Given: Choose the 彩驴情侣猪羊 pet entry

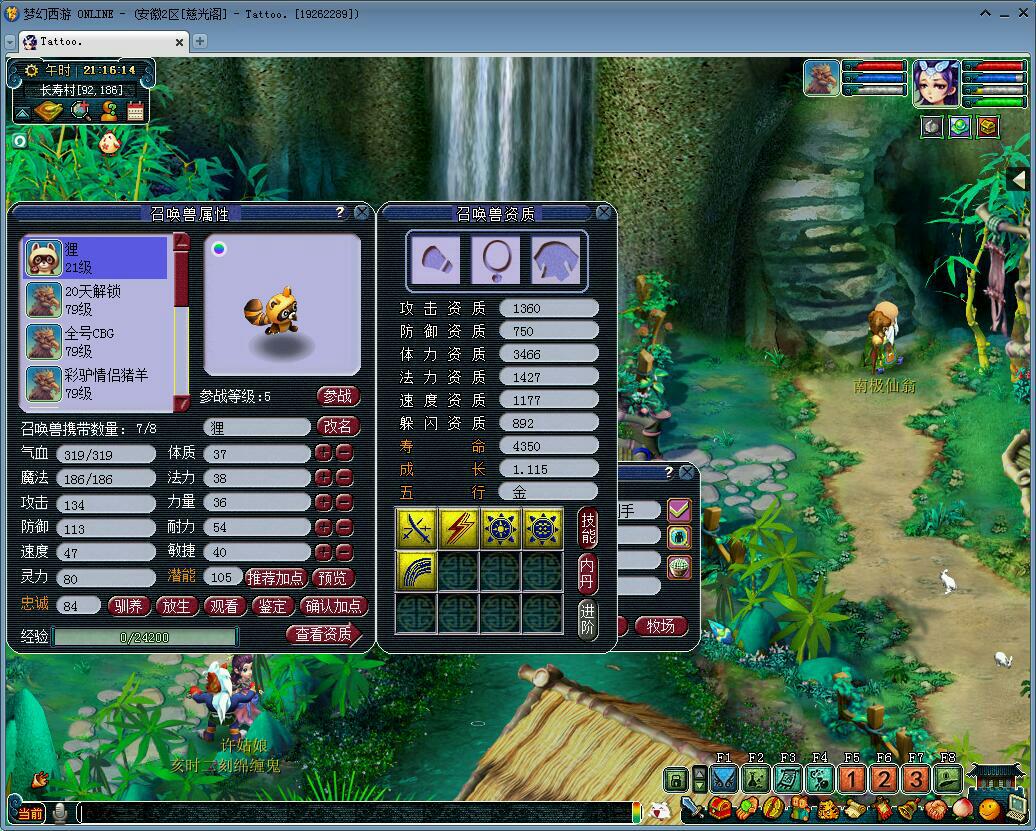Looking at the screenshot, I should 95,384.
